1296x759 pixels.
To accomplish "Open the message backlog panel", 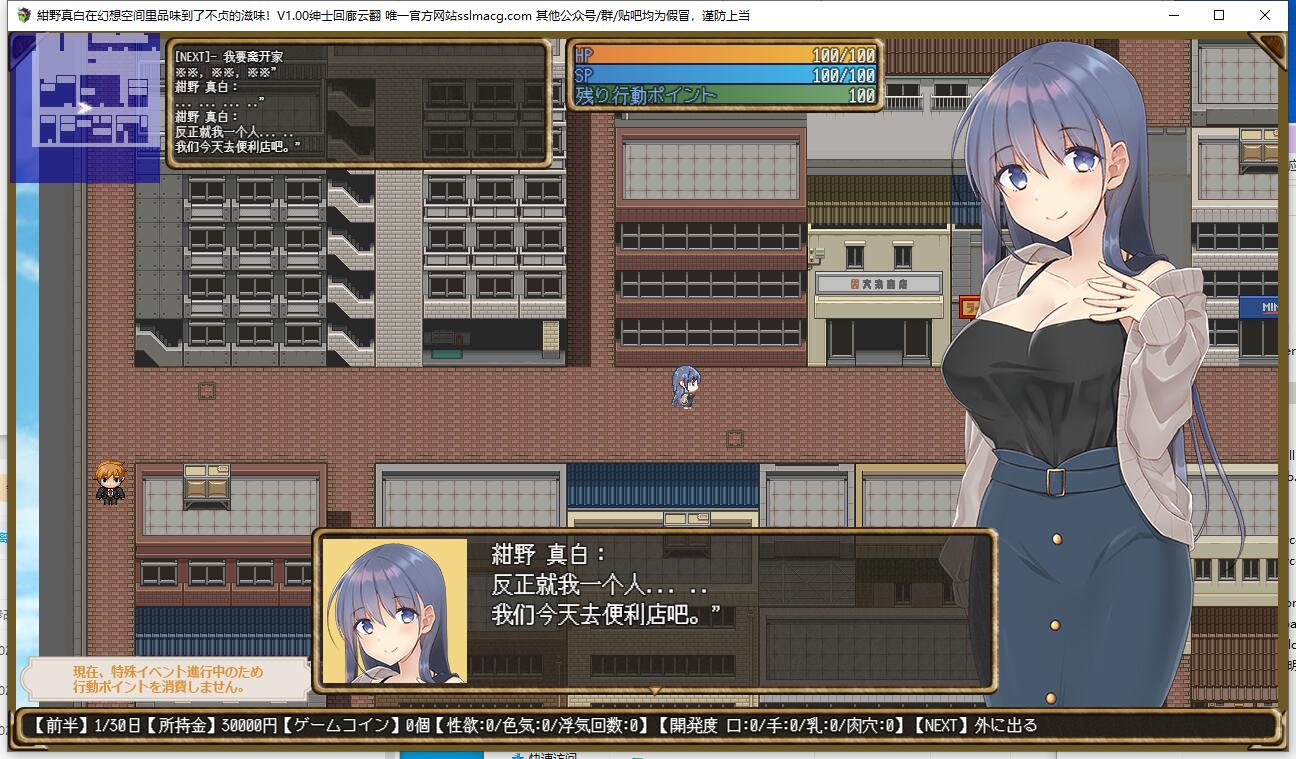I will 358,103.
